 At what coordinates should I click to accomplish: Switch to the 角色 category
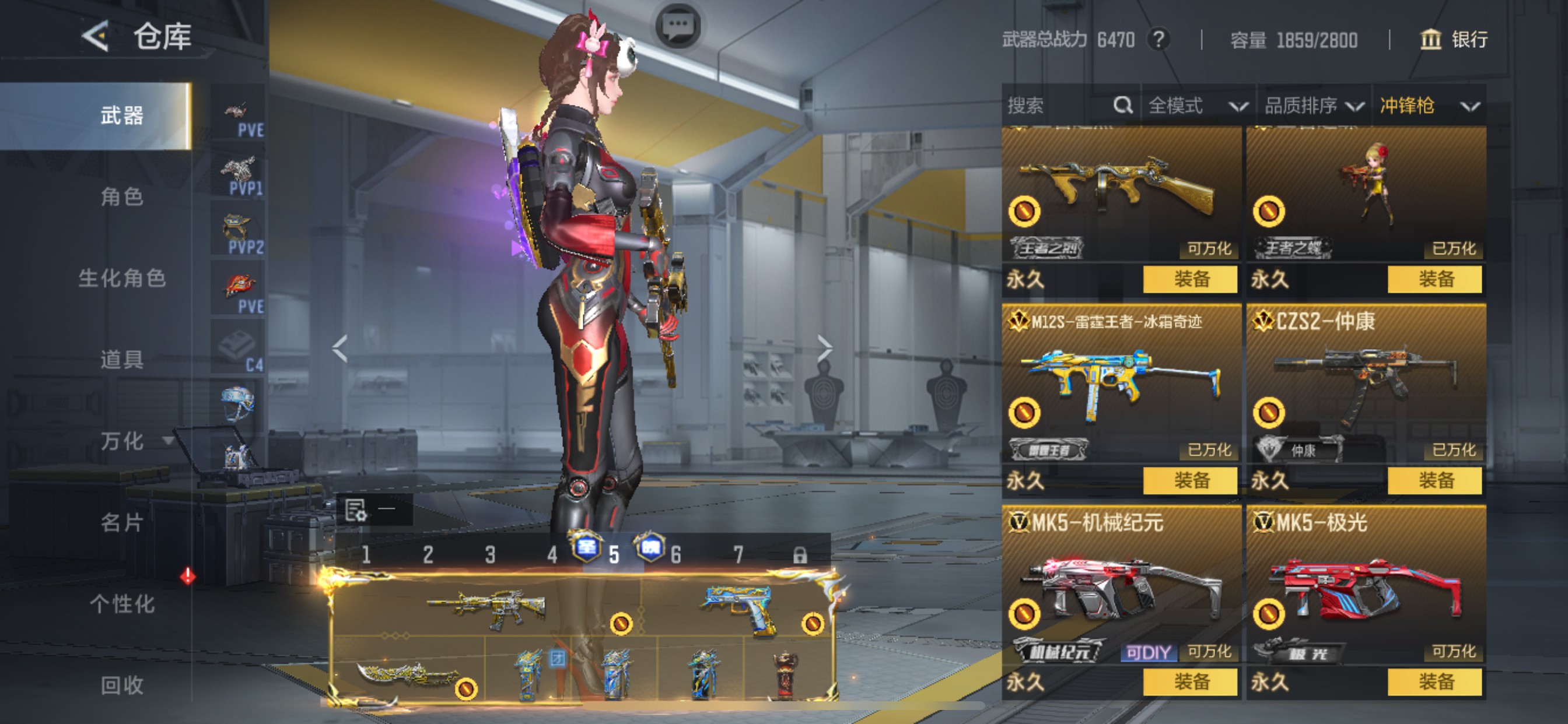tap(122, 196)
